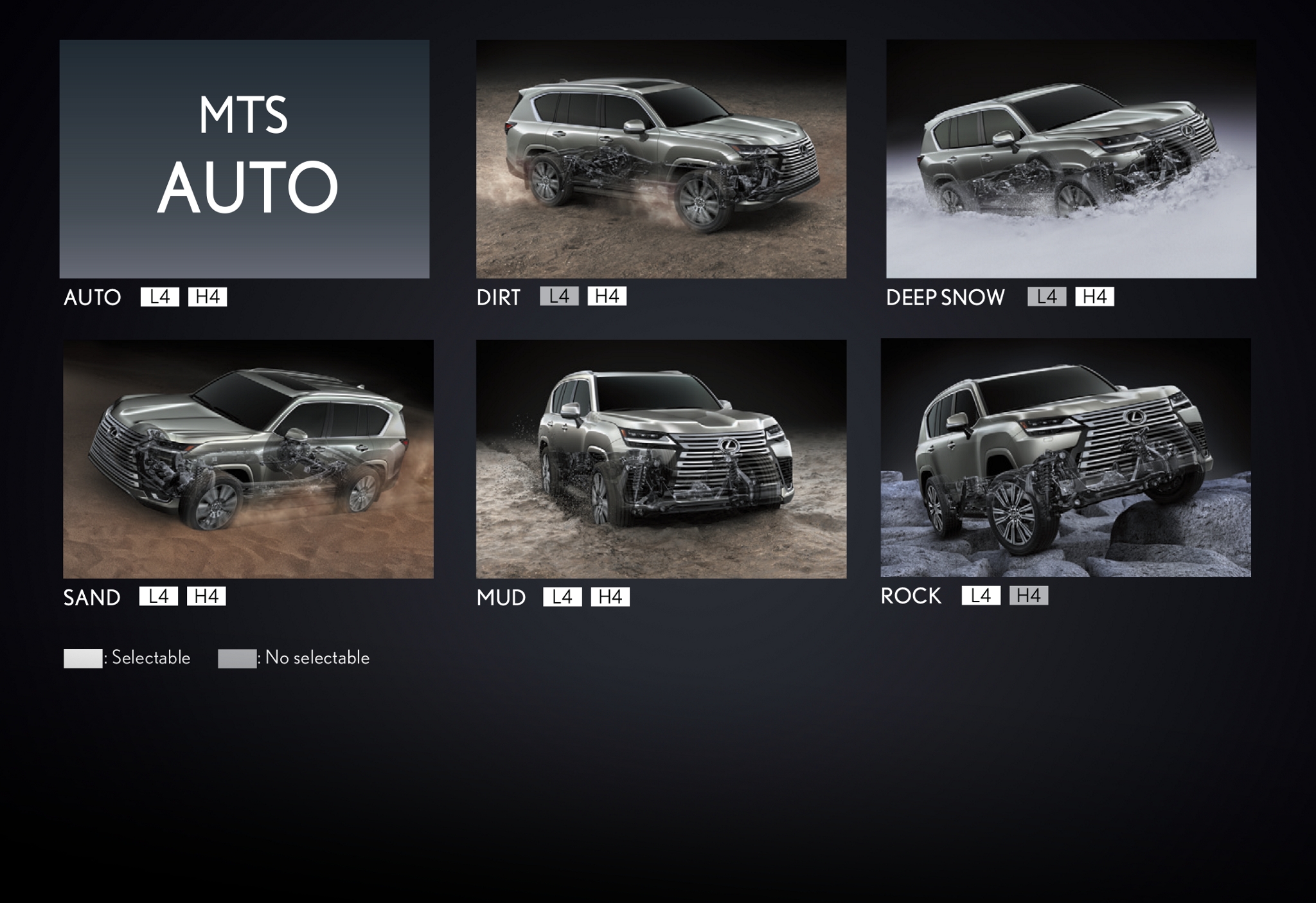Image resolution: width=1316 pixels, height=903 pixels.
Task: Choose H4 for DEEP SNOW mode
Action: pos(1094,297)
